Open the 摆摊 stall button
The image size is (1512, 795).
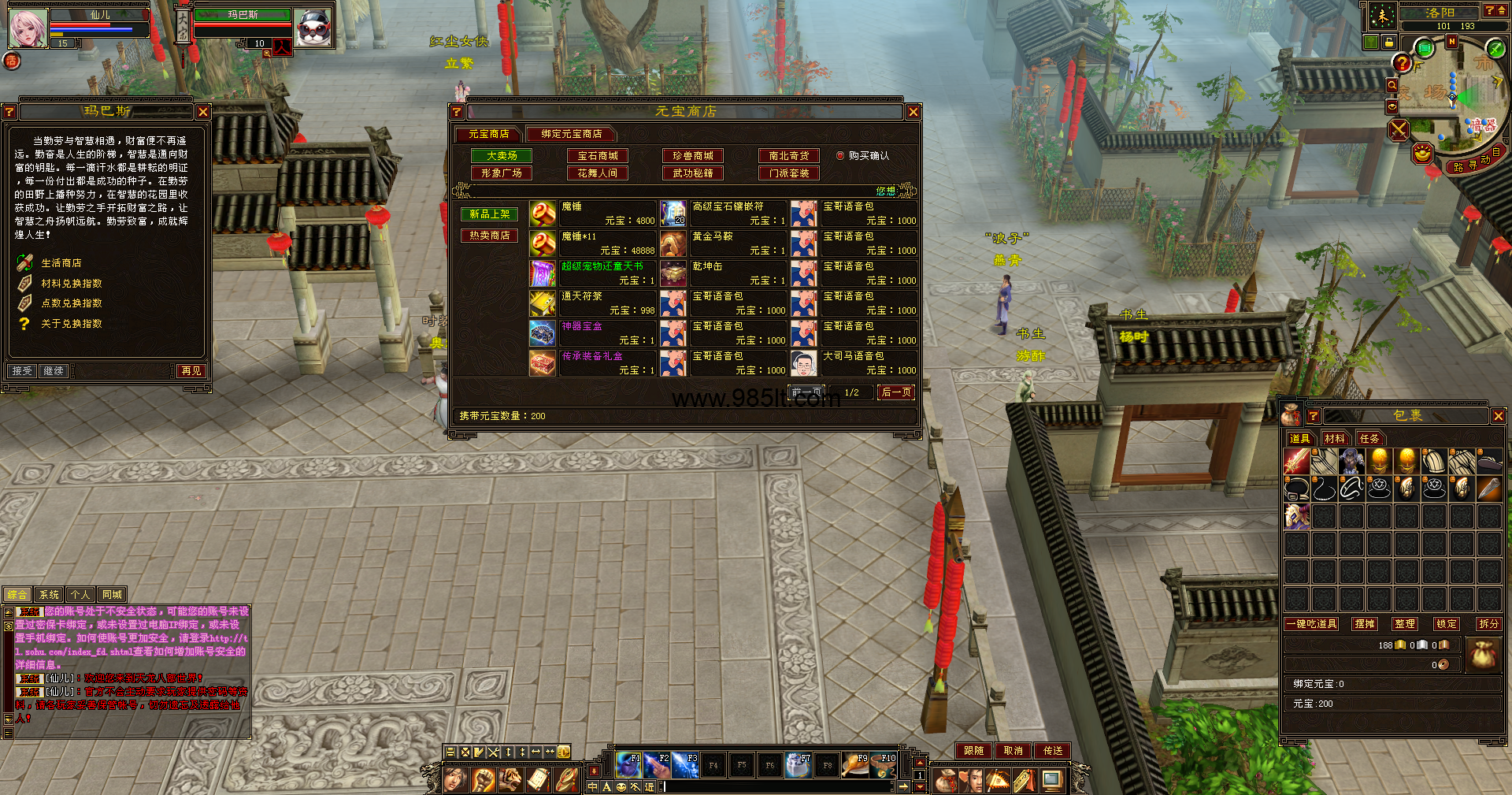coord(1364,624)
